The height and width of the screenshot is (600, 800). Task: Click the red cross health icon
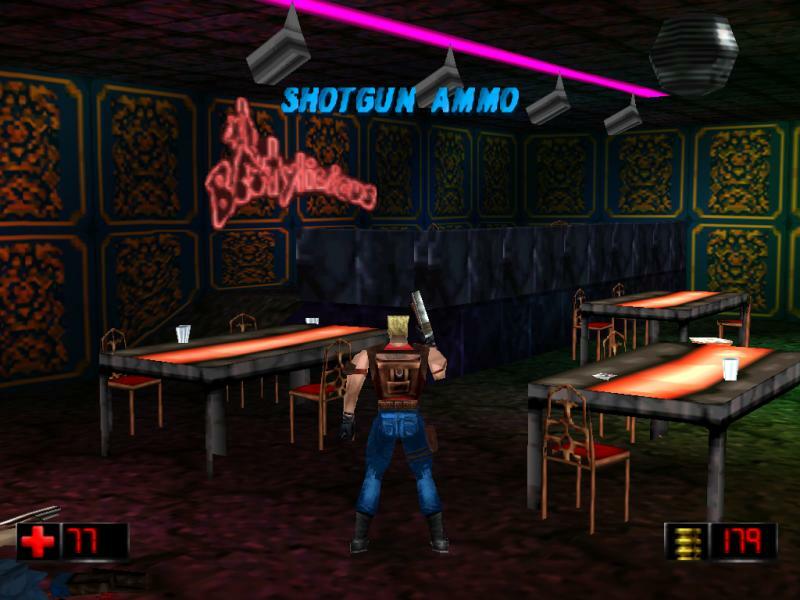38,542
